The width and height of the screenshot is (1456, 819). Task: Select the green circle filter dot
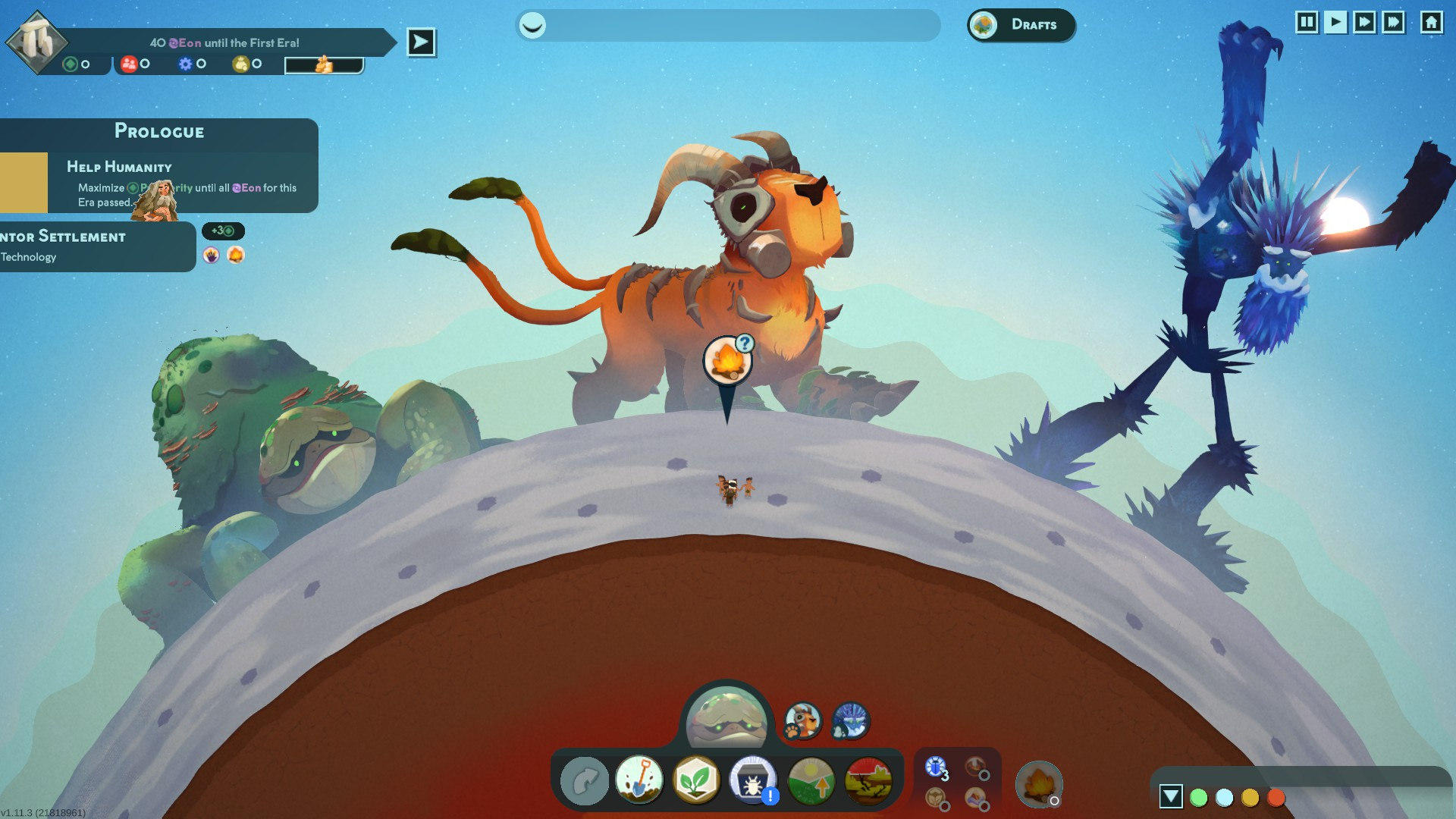pyautogui.click(x=1198, y=798)
